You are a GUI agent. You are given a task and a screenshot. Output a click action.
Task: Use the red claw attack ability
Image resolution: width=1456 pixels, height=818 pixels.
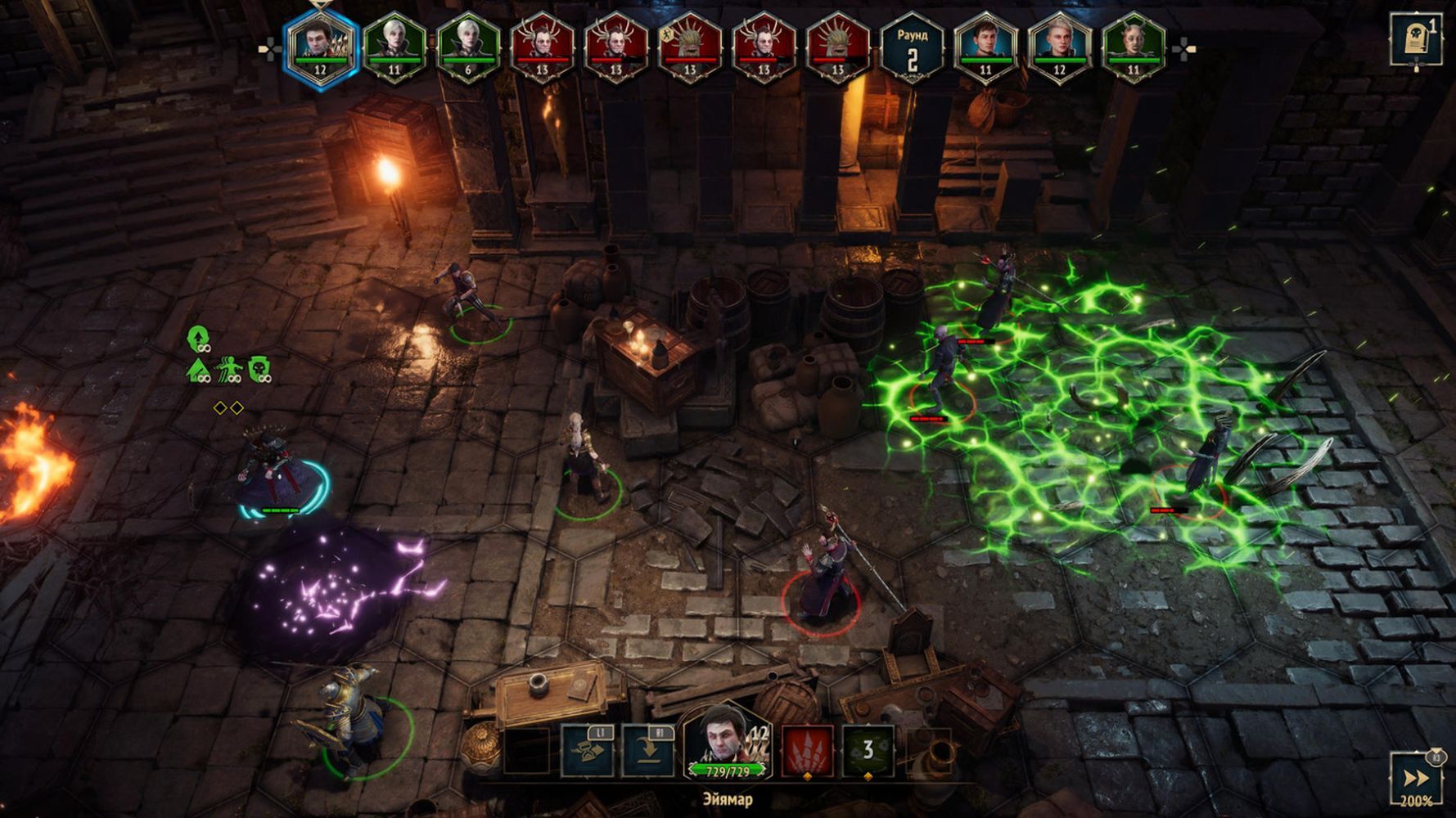click(808, 749)
